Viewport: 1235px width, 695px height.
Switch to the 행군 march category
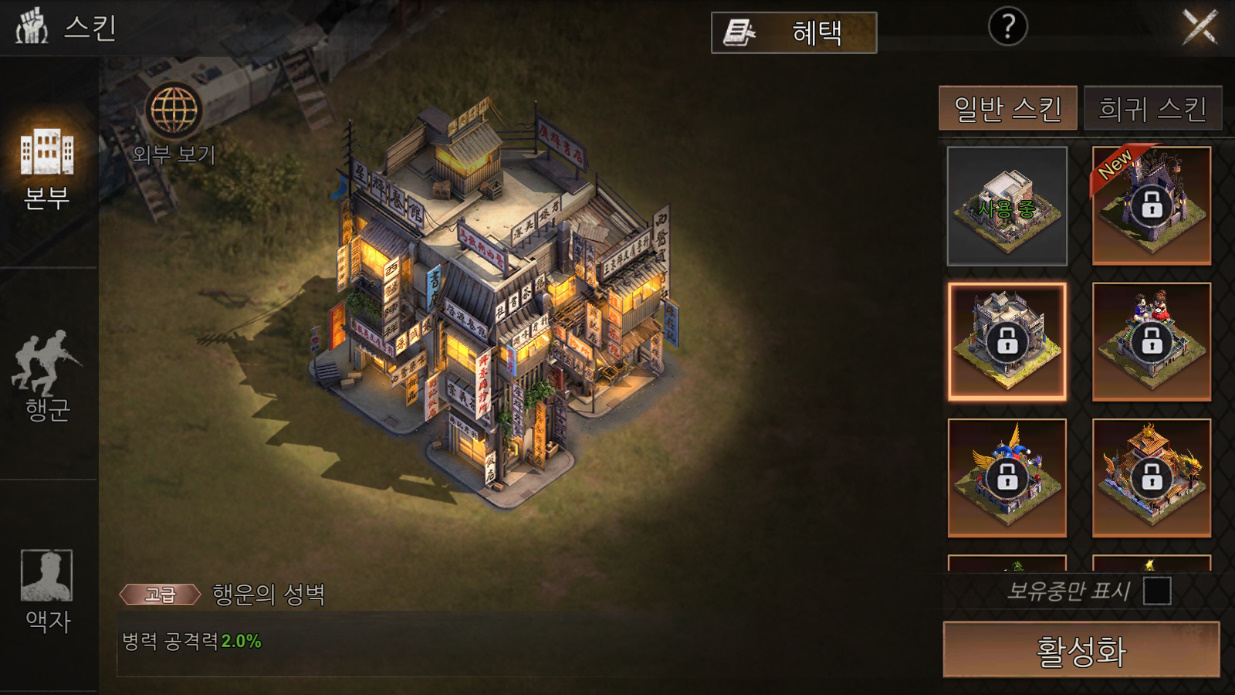coord(47,375)
